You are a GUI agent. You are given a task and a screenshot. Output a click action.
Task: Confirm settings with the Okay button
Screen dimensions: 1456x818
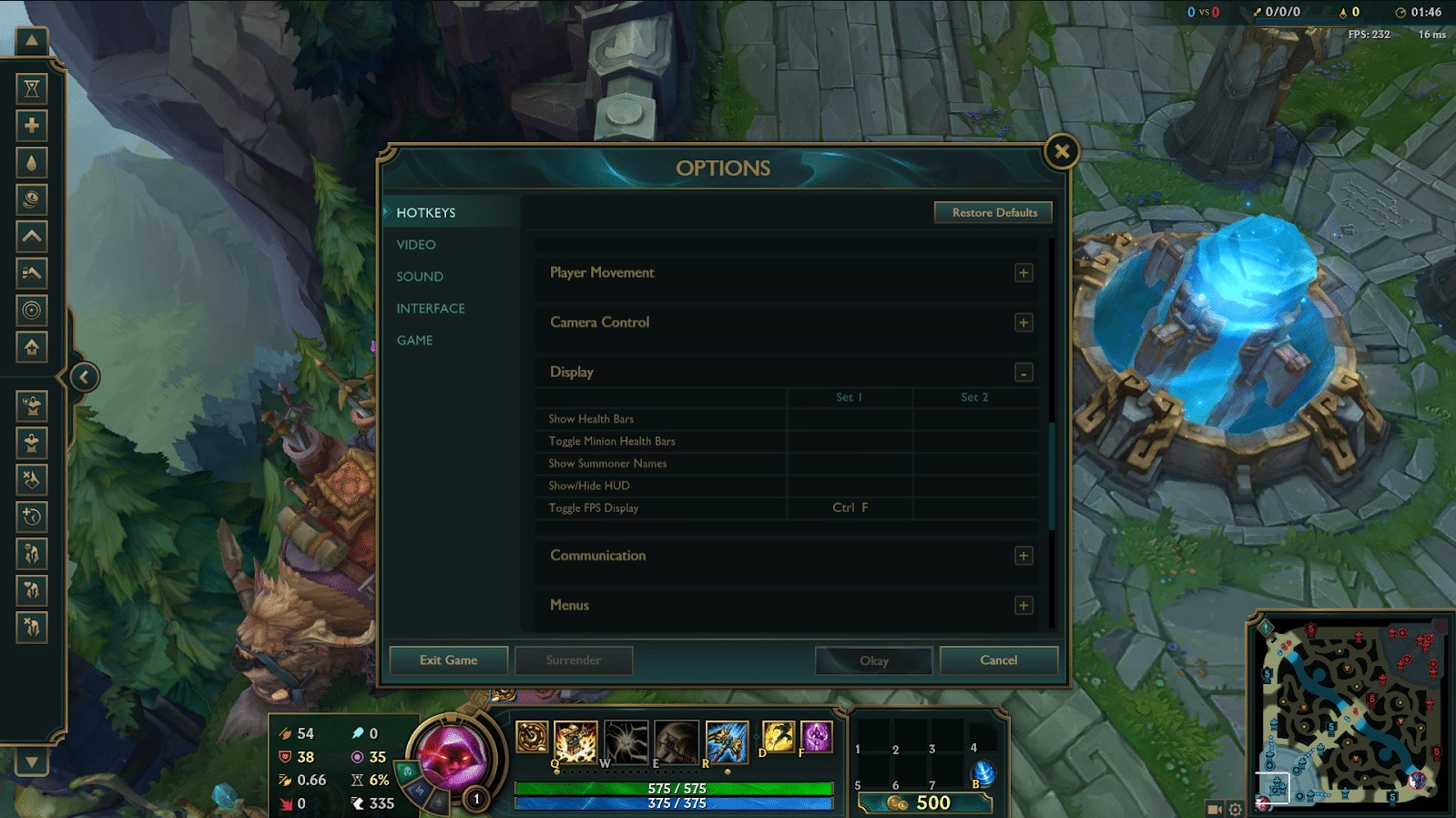873,660
